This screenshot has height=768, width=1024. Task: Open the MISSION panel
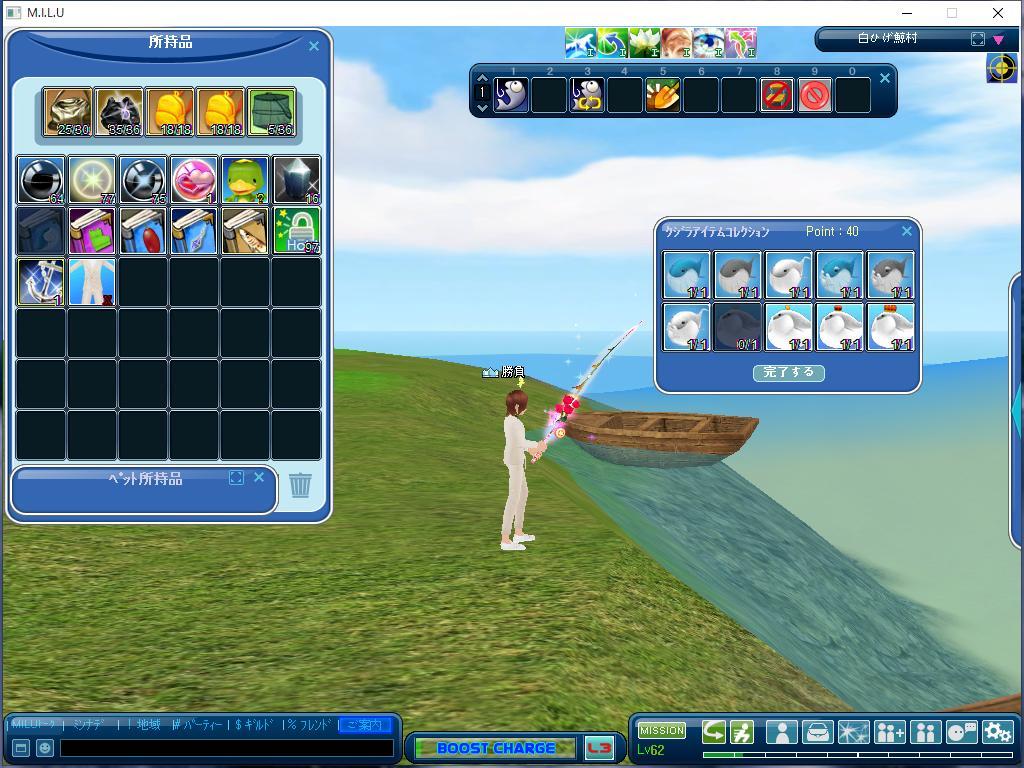(662, 730)
